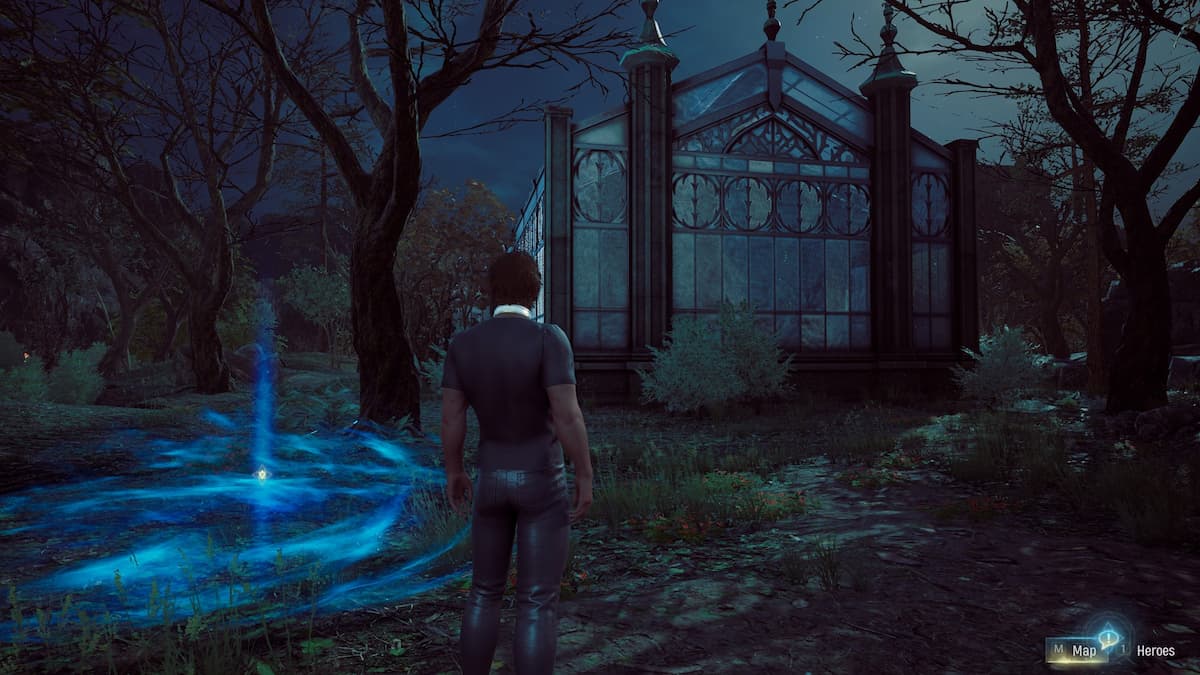Screen dimensions: 1200x675
Task: Open the Heroes screen
Action: tap(1154, 651)
